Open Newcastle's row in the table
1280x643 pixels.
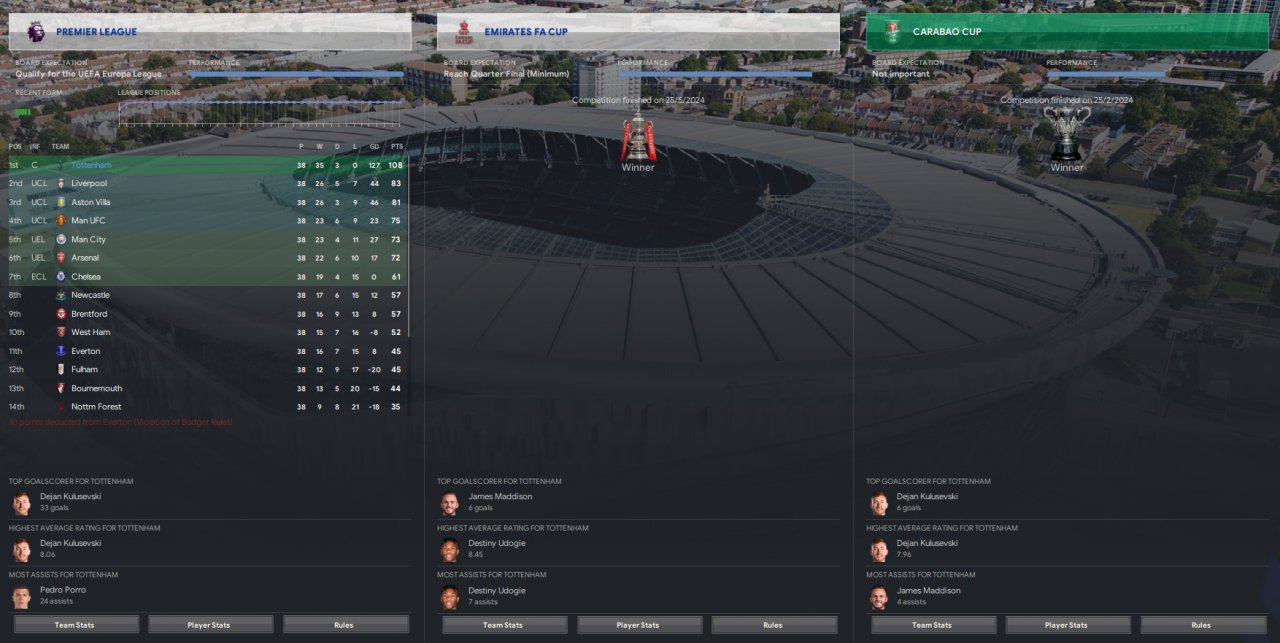90,295
